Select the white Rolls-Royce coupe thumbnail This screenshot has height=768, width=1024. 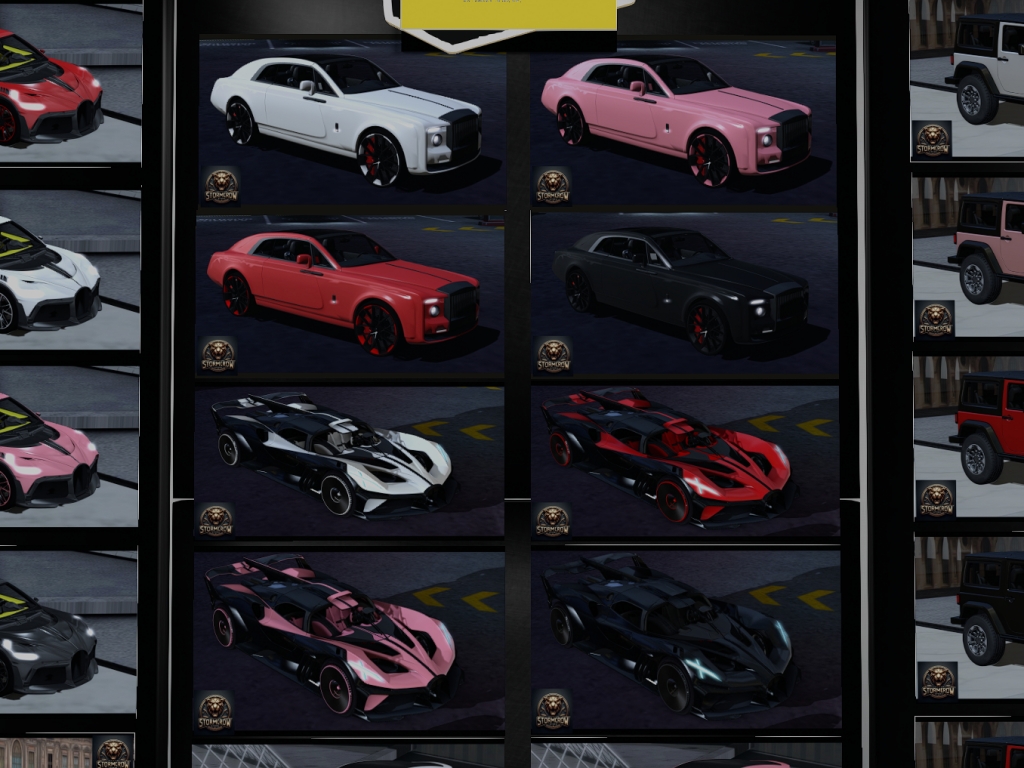pos(350,120)
